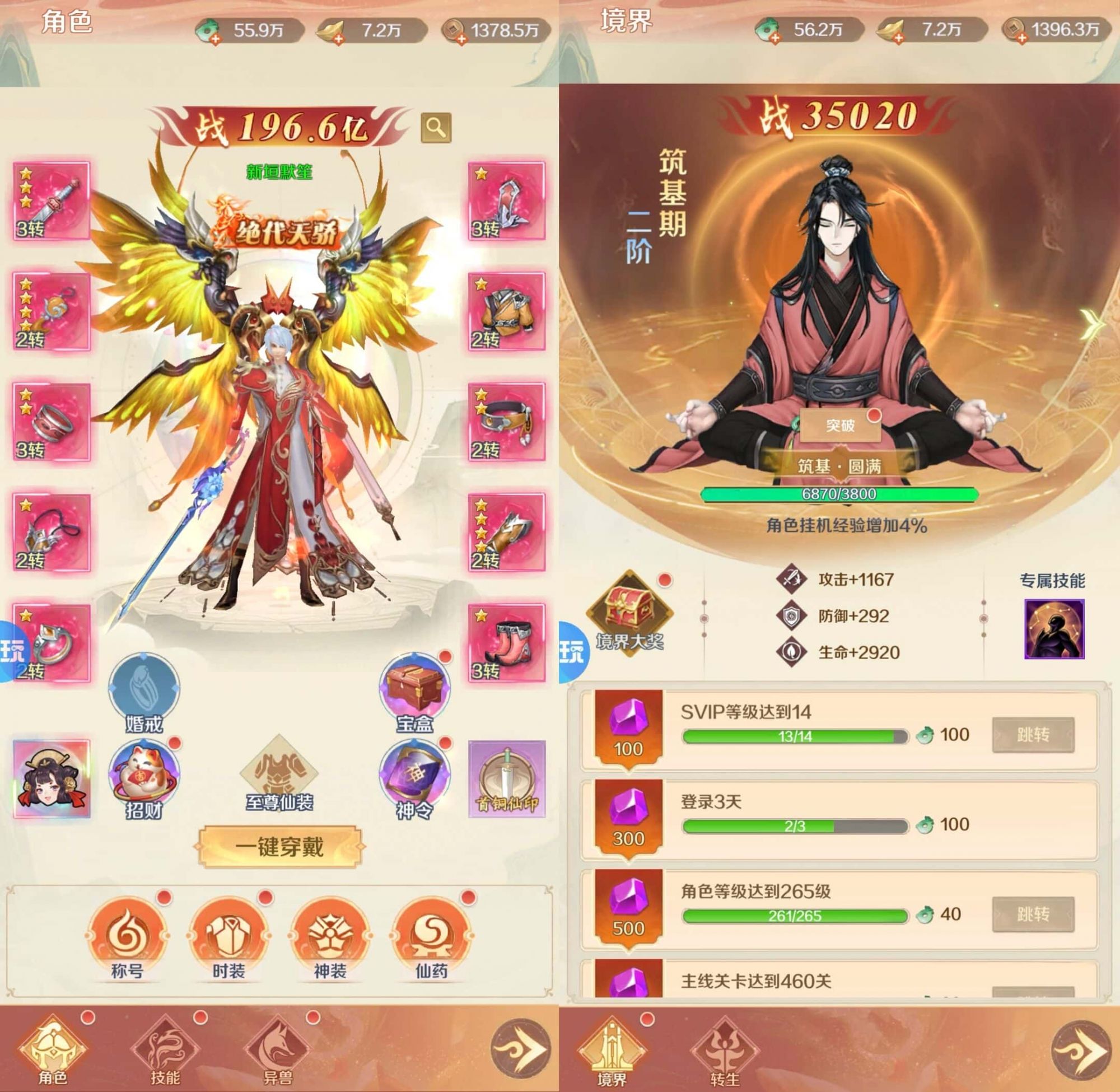Click the magnifier search icon beside battle power

436,127
